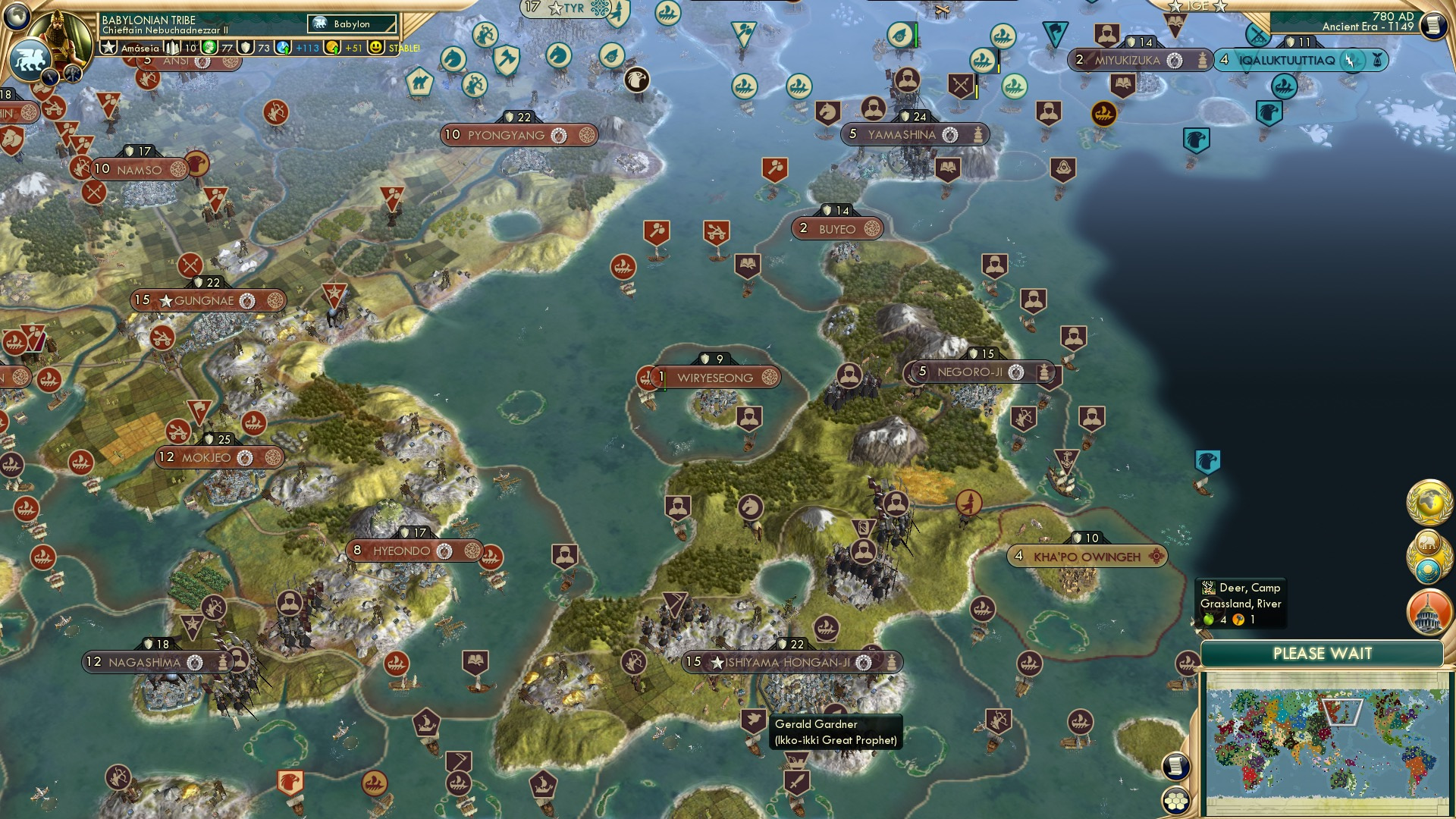Open the notification log scroll icon

(1177, 767)
